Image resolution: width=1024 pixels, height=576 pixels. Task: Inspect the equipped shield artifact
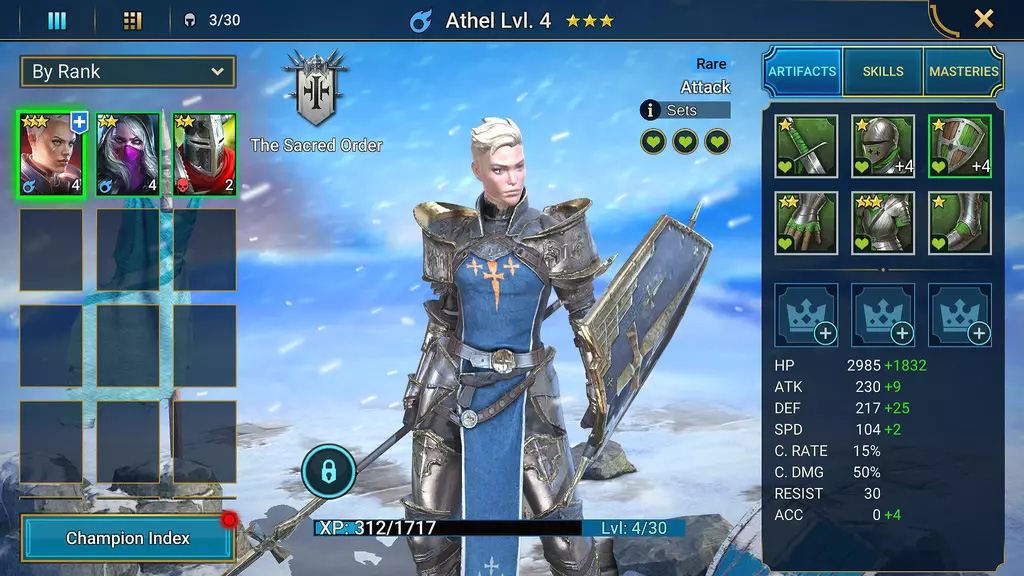[x=960, y=146]
